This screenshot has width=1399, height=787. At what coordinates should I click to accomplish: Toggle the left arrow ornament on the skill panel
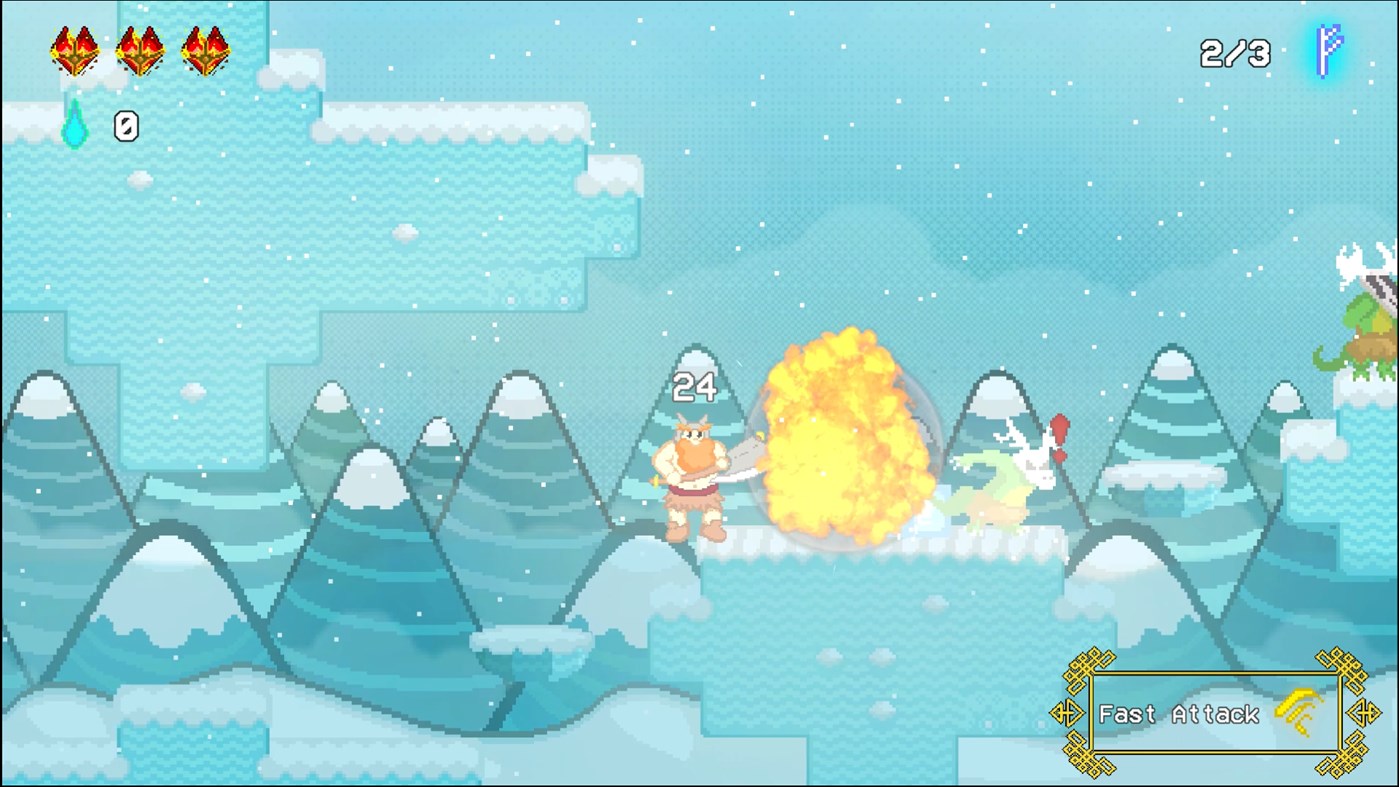1069,712
